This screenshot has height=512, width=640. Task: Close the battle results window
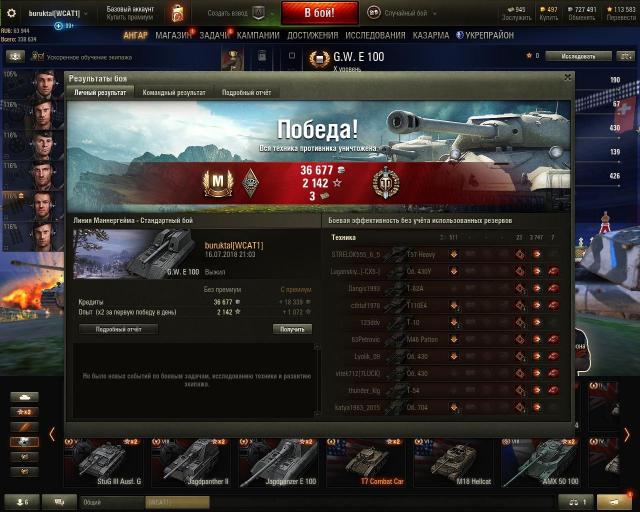coord(567,76)
